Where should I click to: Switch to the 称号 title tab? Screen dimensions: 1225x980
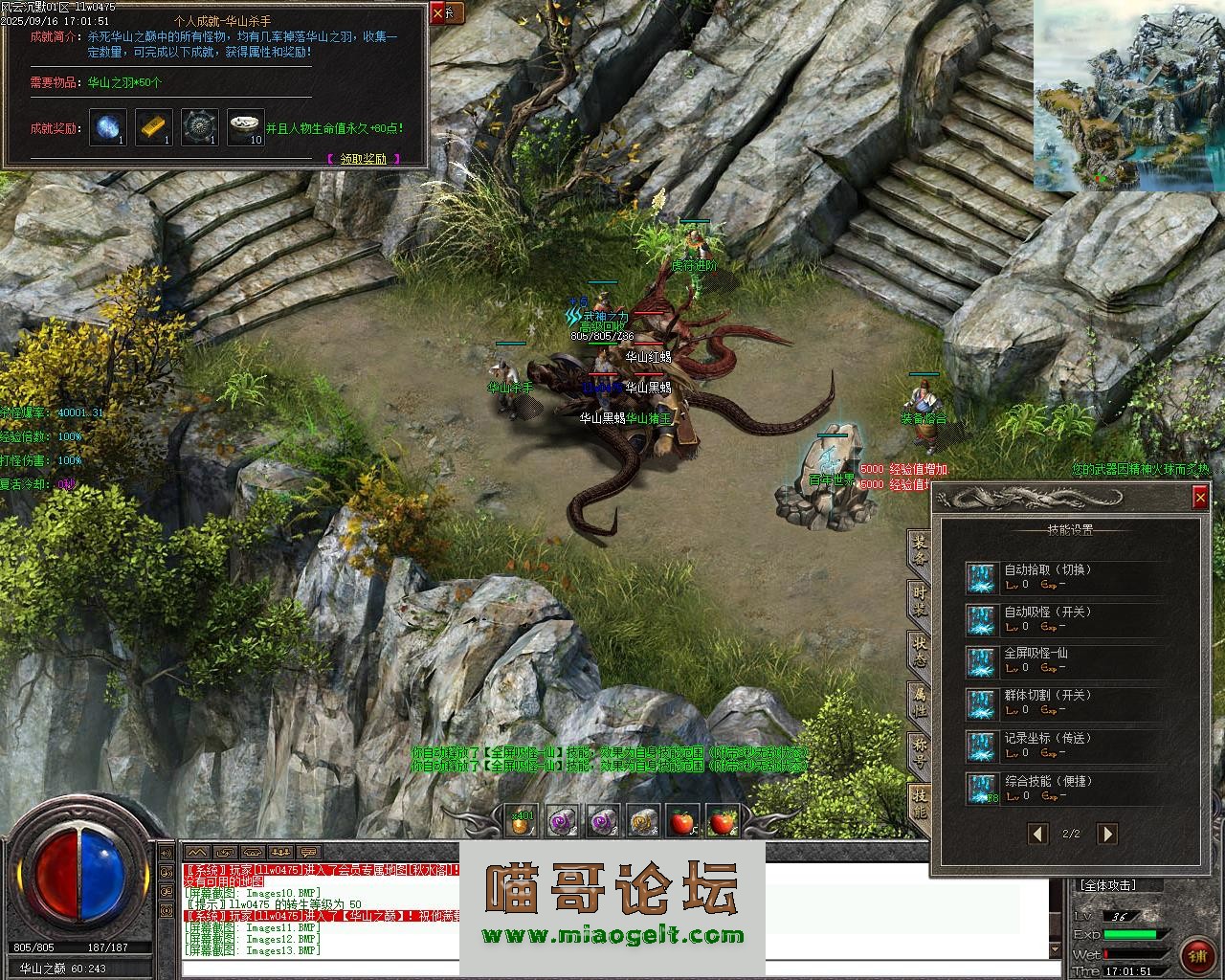click(x=919, y=752)
